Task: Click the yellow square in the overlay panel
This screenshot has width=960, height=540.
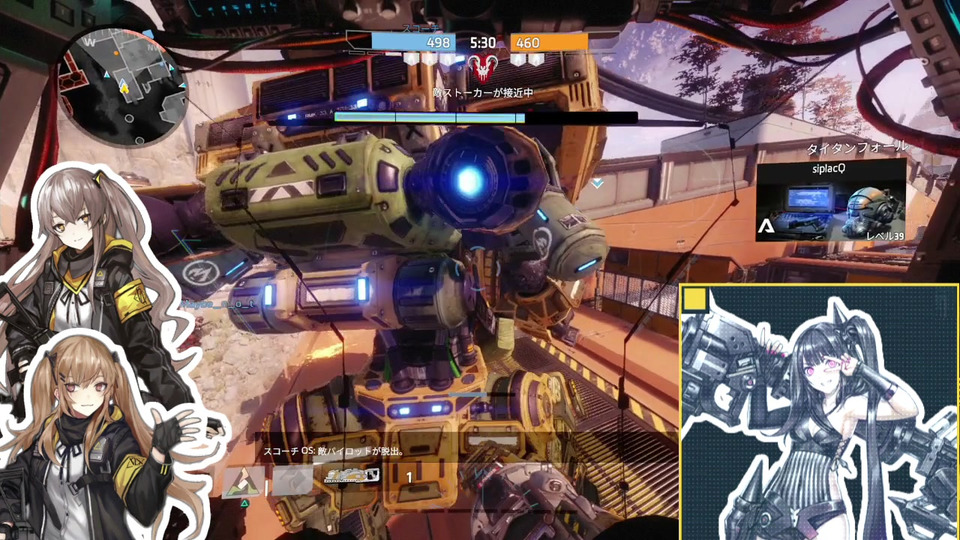Action: click(x=696, y=301)
